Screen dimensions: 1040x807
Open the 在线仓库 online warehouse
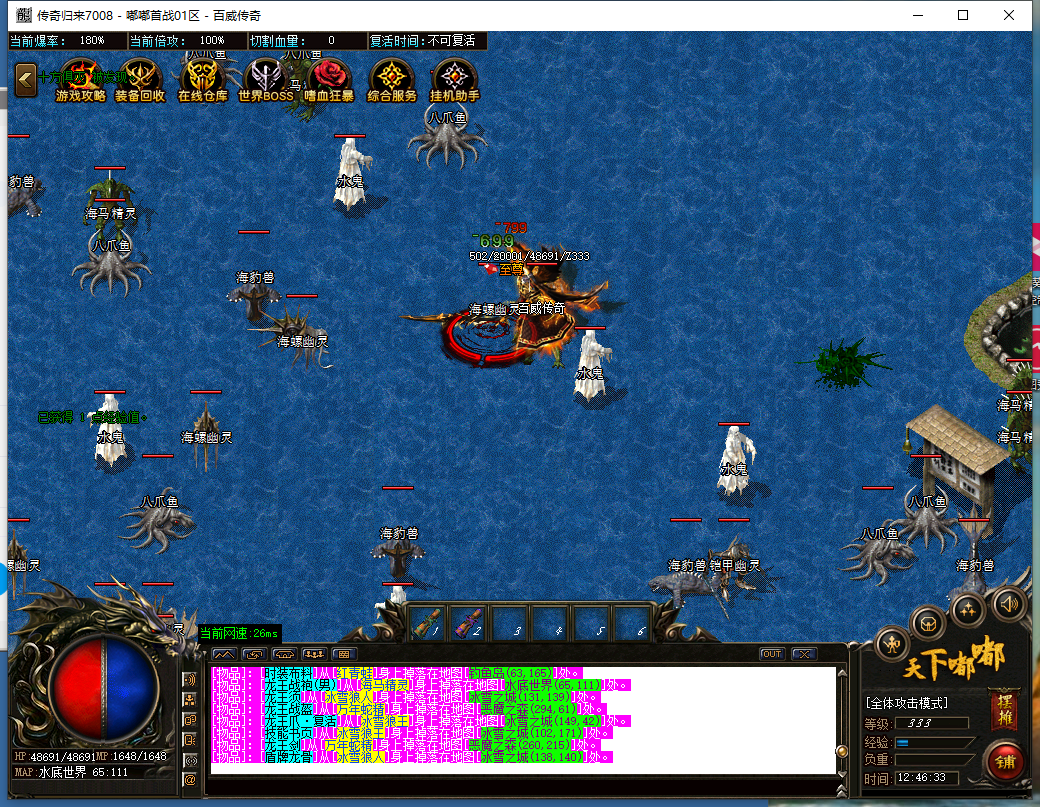pos(203,79)
